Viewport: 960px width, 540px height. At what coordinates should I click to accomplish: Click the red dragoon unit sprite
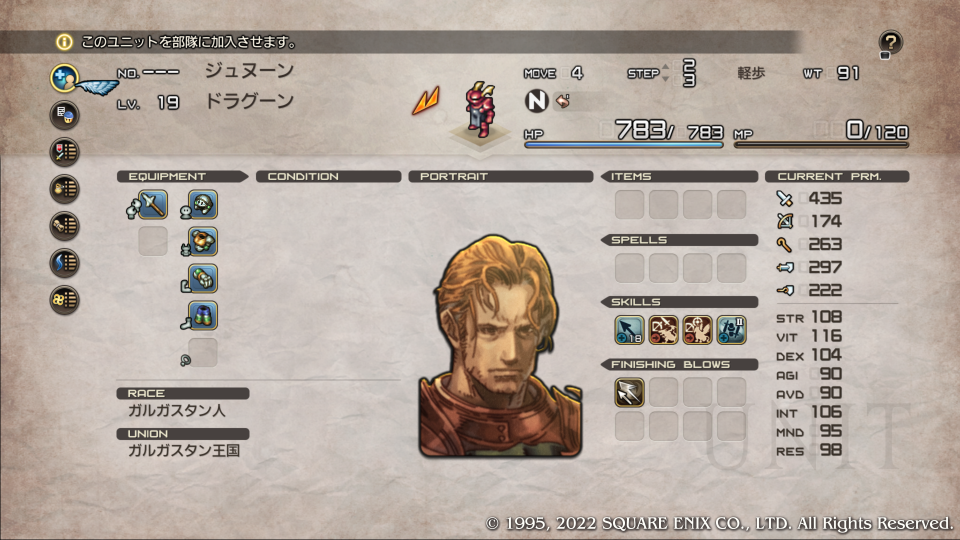[477, 106]
